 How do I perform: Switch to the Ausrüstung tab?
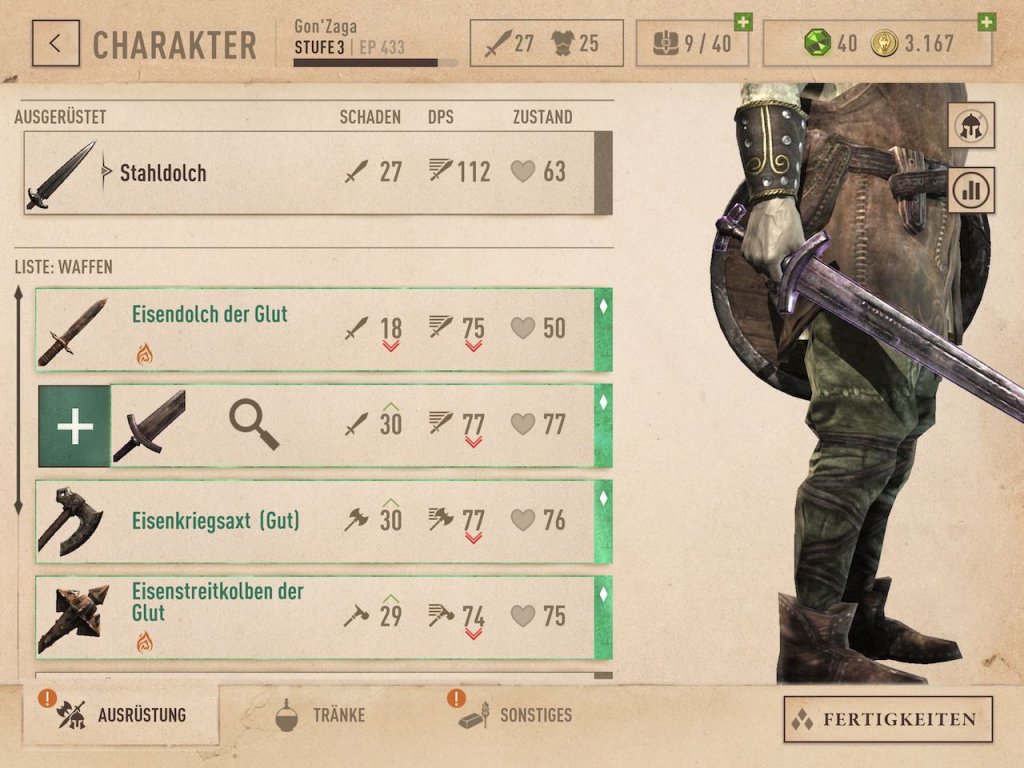pos(122,715)
